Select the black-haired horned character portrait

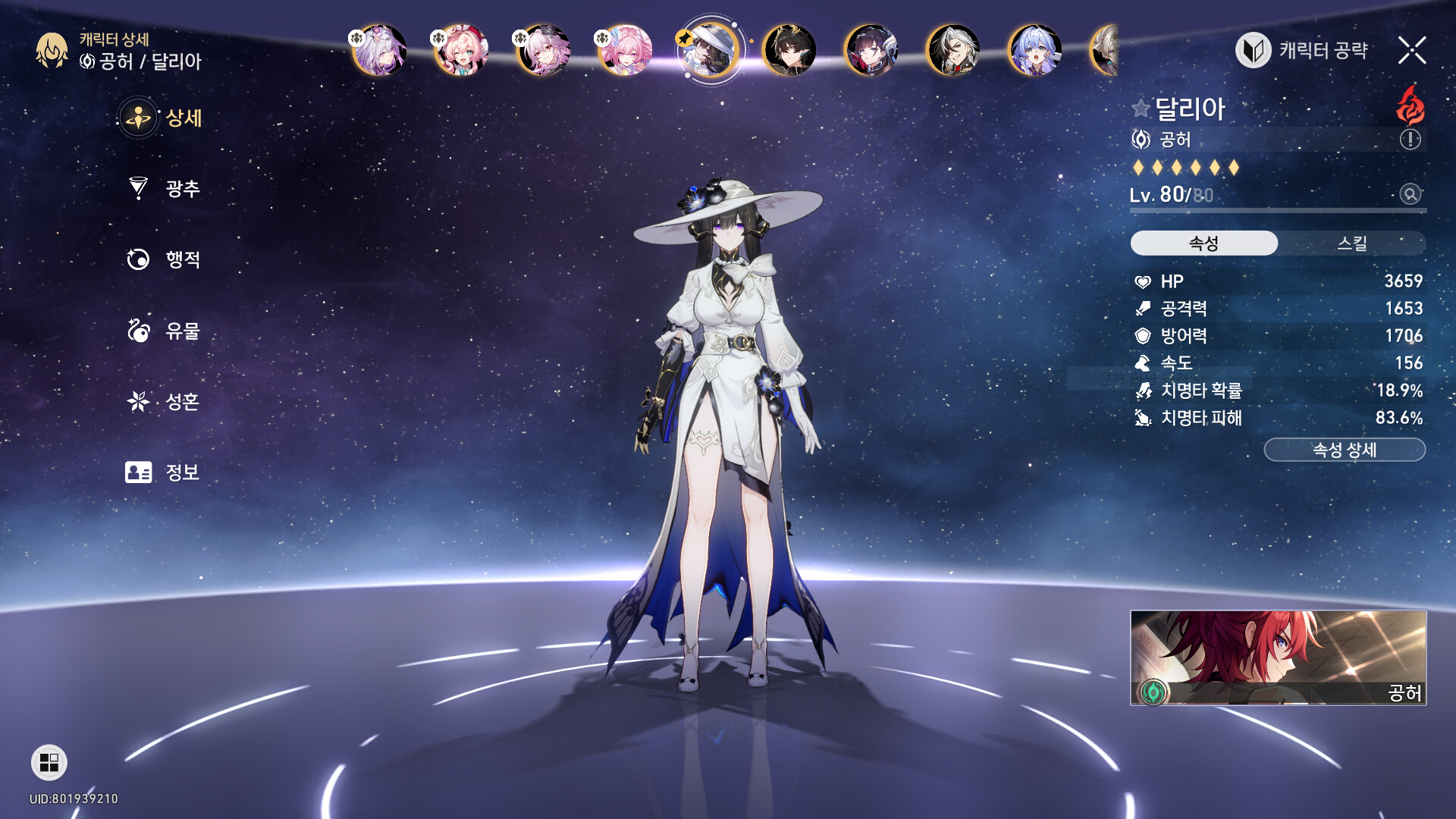[x=789, y=51]
